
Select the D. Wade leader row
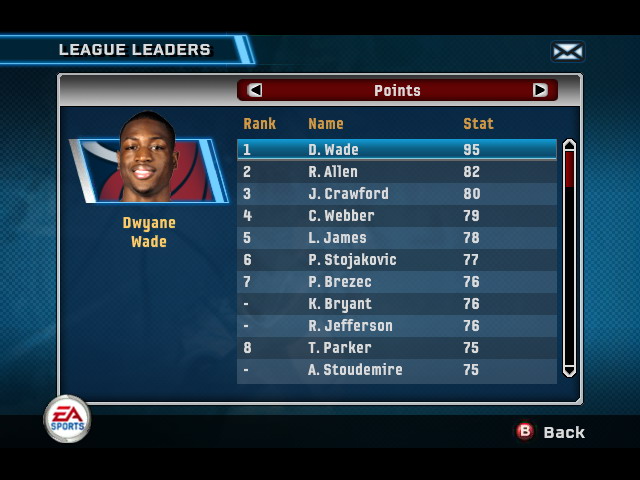396,150
